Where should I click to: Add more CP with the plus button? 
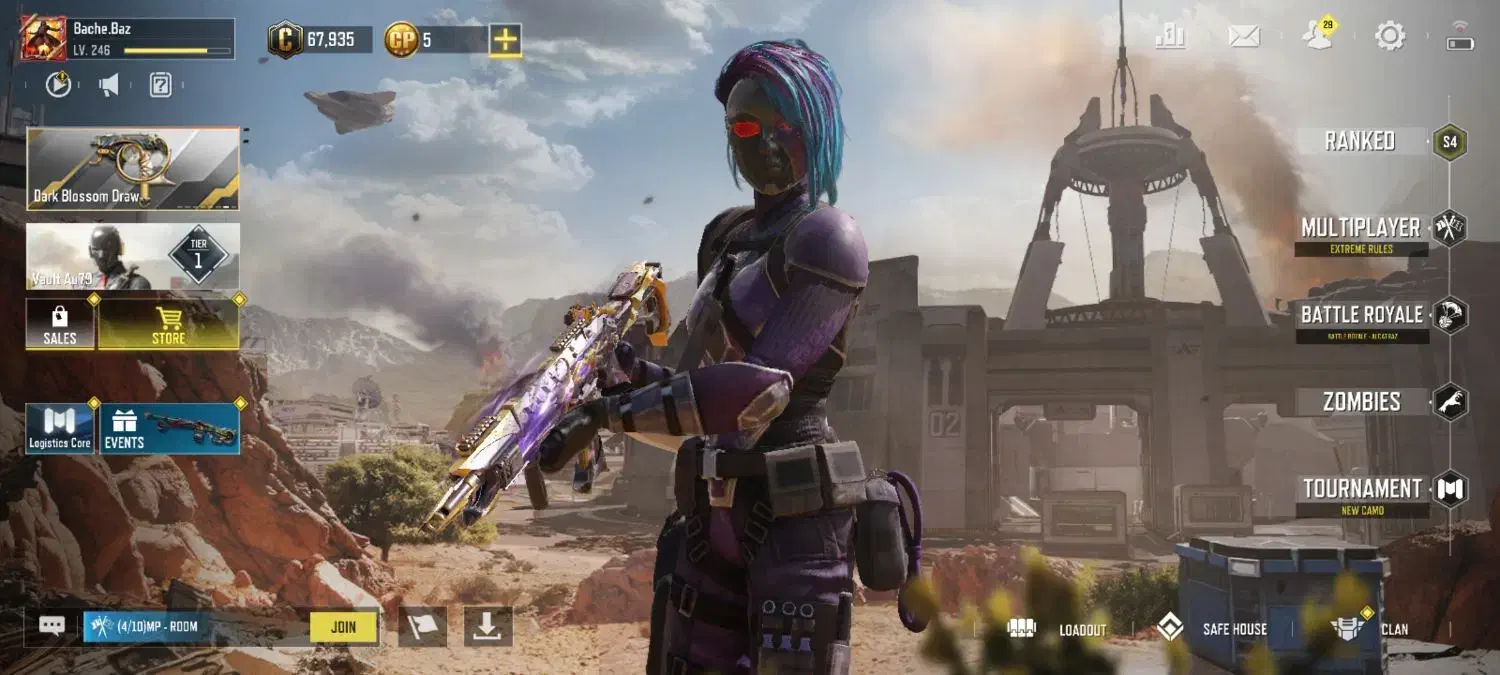click(x=505, y=40)
